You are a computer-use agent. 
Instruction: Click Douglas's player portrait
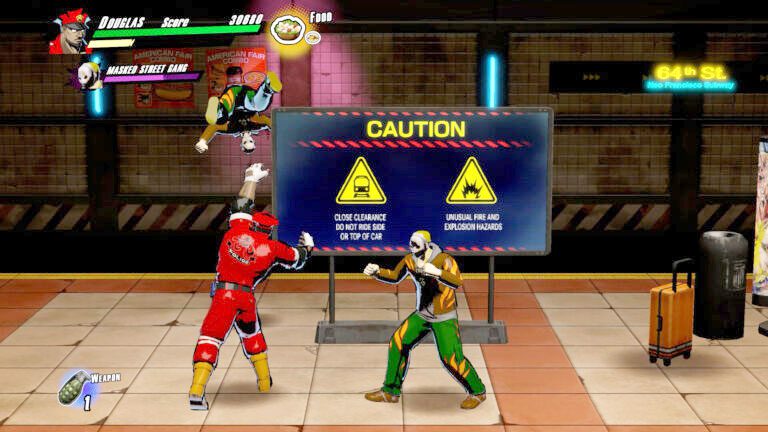pos(69,31)
